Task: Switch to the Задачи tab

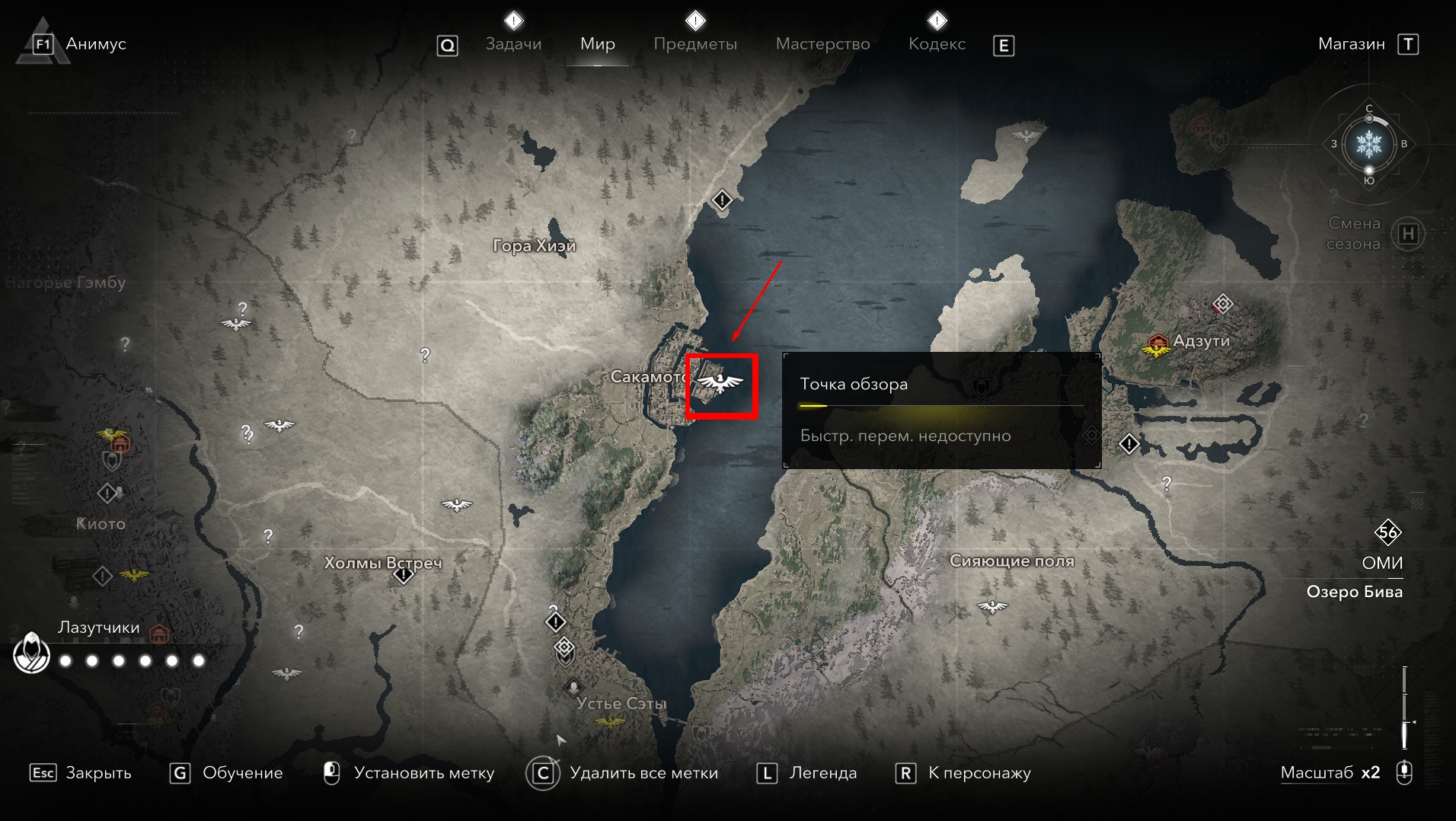Action: click(513, 44)
